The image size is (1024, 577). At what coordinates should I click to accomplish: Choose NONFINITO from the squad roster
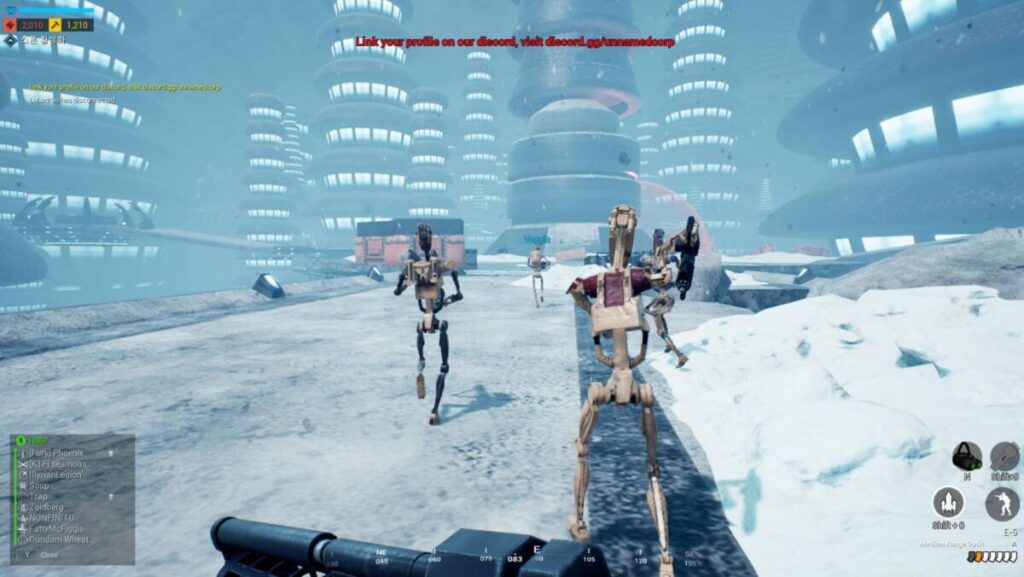(52, 518)
